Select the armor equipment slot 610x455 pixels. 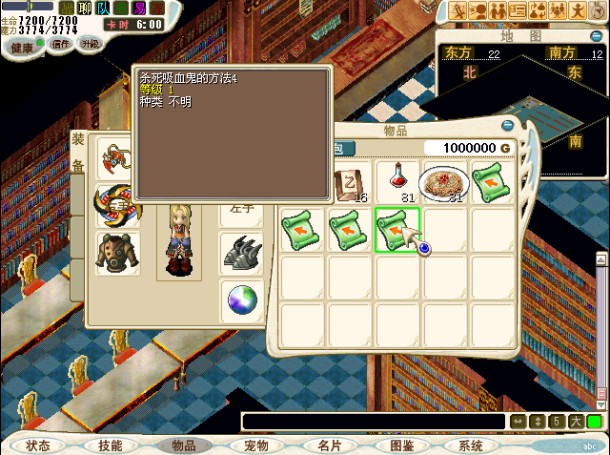[117, 251]
